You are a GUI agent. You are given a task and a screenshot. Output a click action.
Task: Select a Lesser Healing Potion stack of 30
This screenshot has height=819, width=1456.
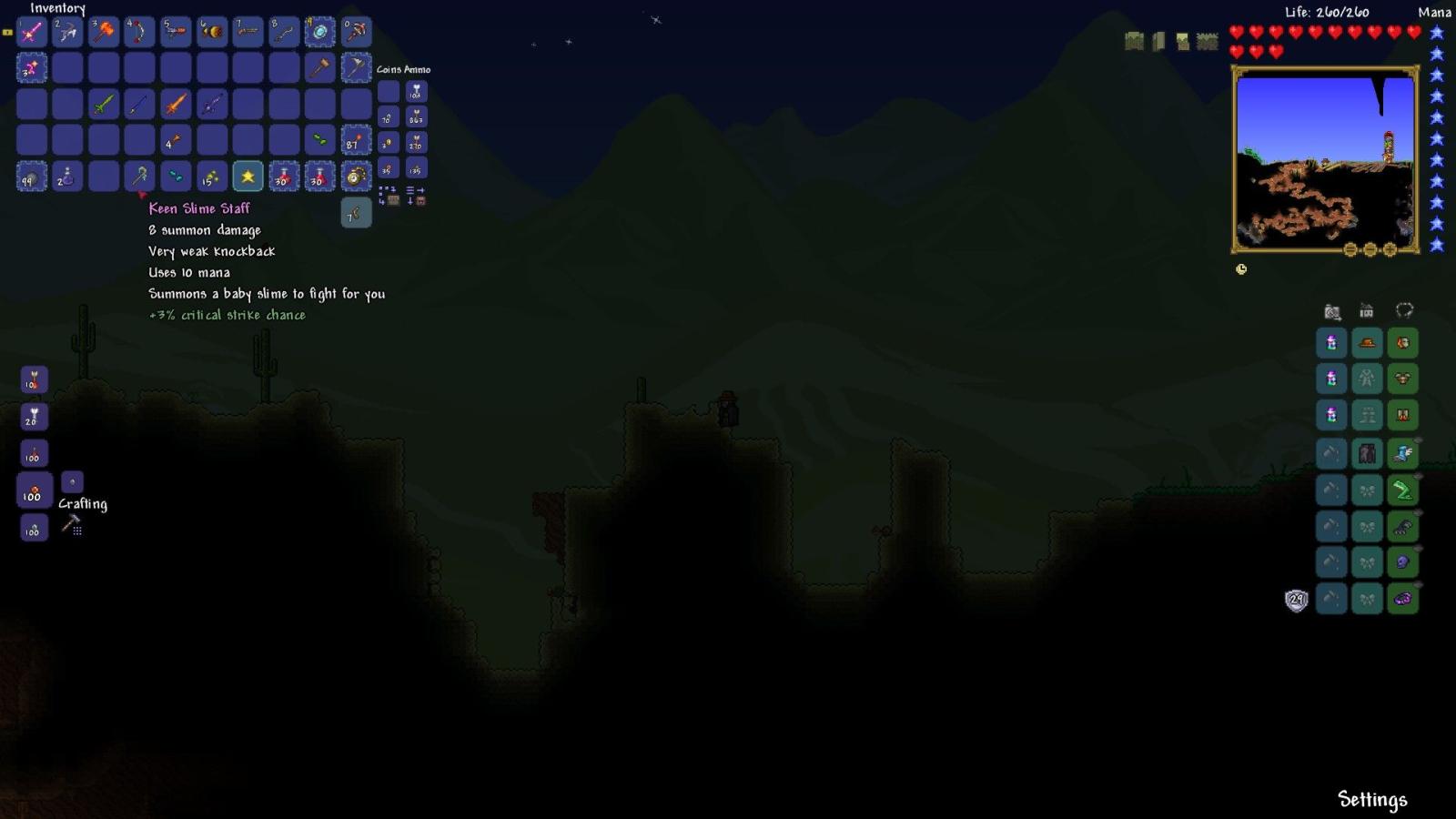pos(282,177)
